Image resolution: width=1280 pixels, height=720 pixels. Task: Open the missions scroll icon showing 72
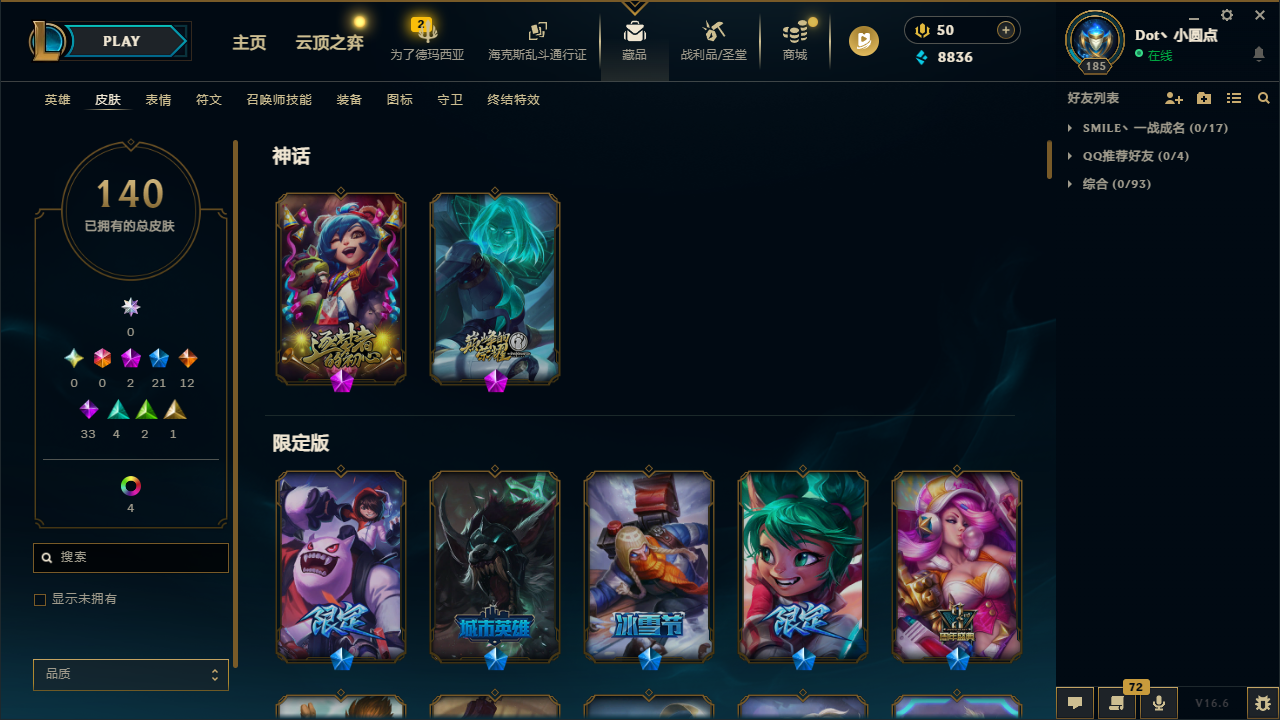click(x=1117, y=703)
